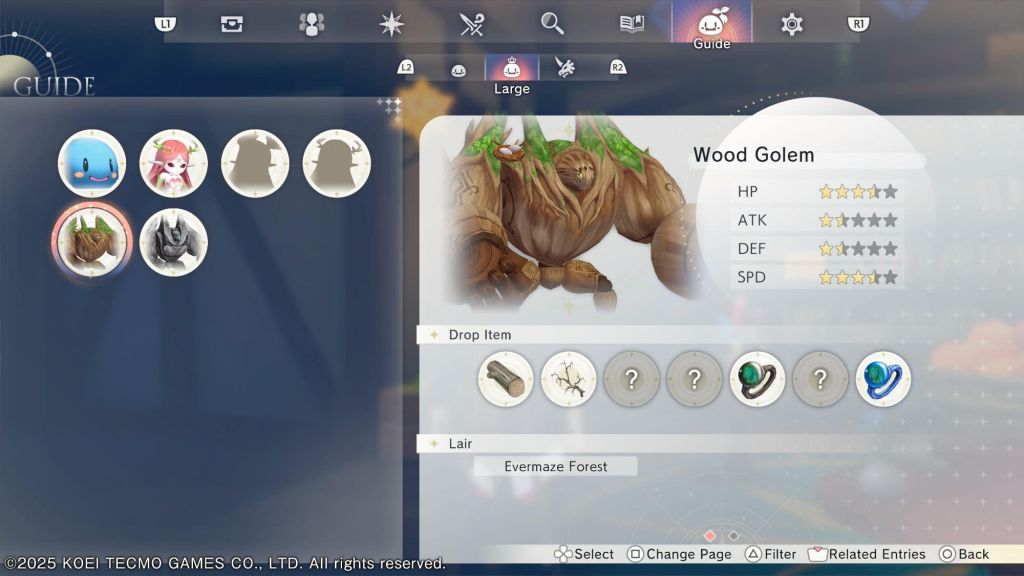
Task: Select the dark ring with green gem
Action: (x=757, y=379)
